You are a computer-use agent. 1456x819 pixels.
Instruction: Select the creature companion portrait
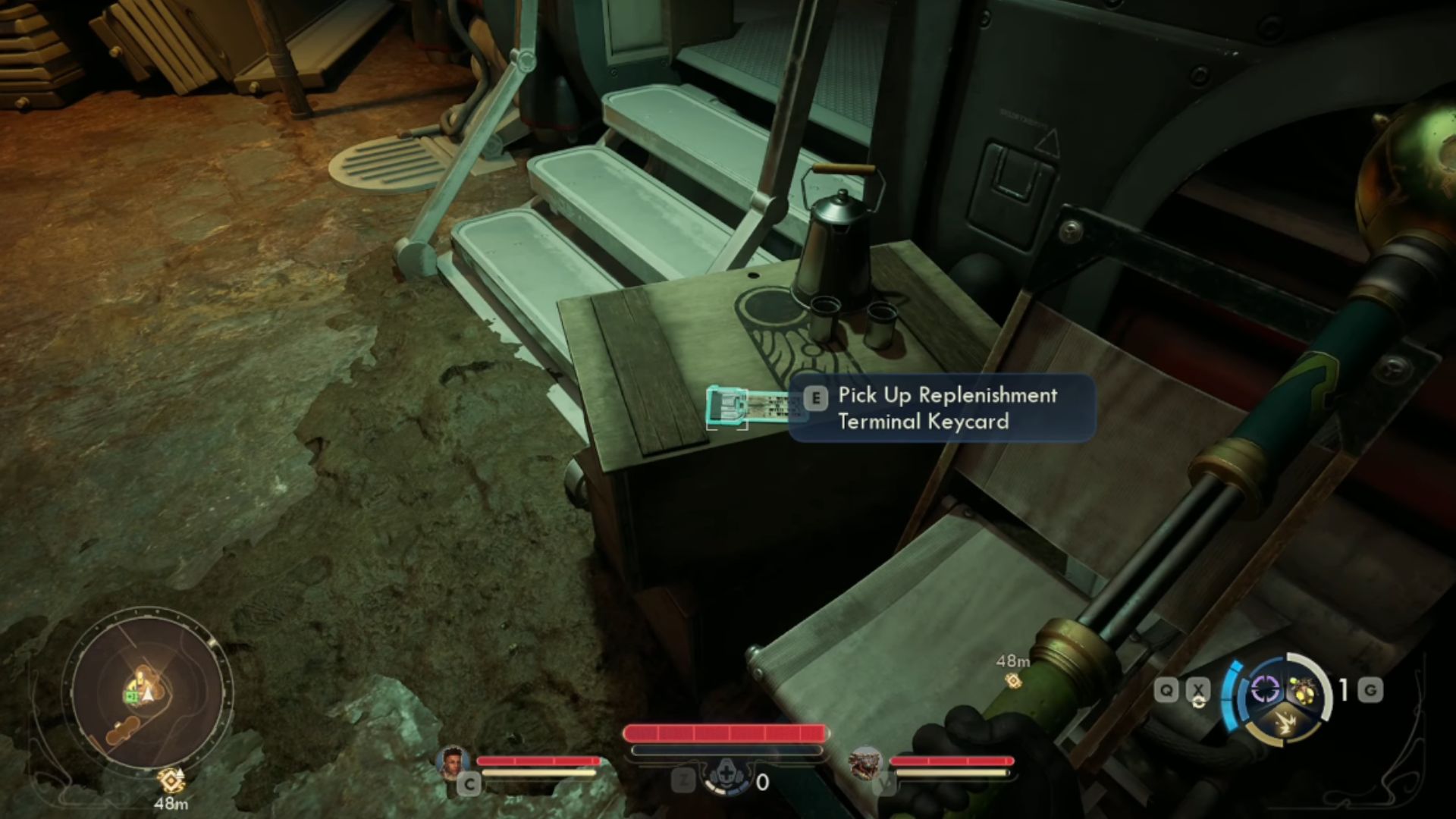pos(865,761)
